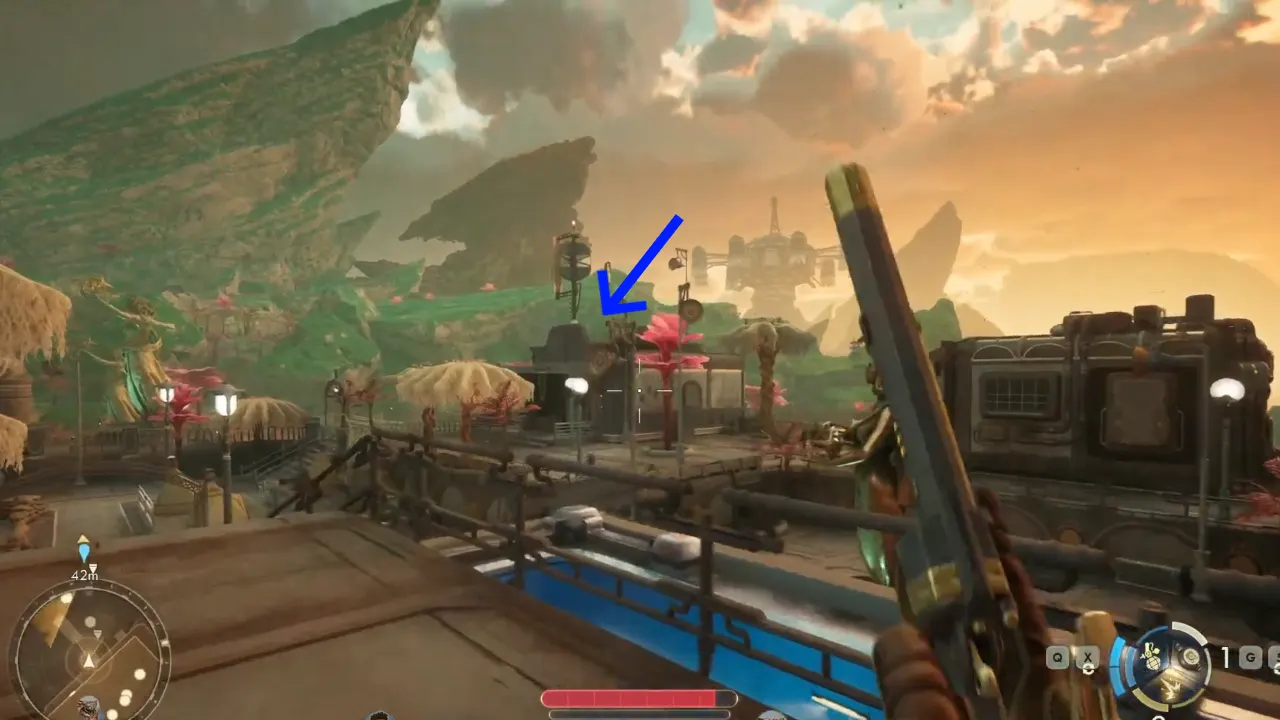Select the mine device on the gadget wheel

point(1190,655)
